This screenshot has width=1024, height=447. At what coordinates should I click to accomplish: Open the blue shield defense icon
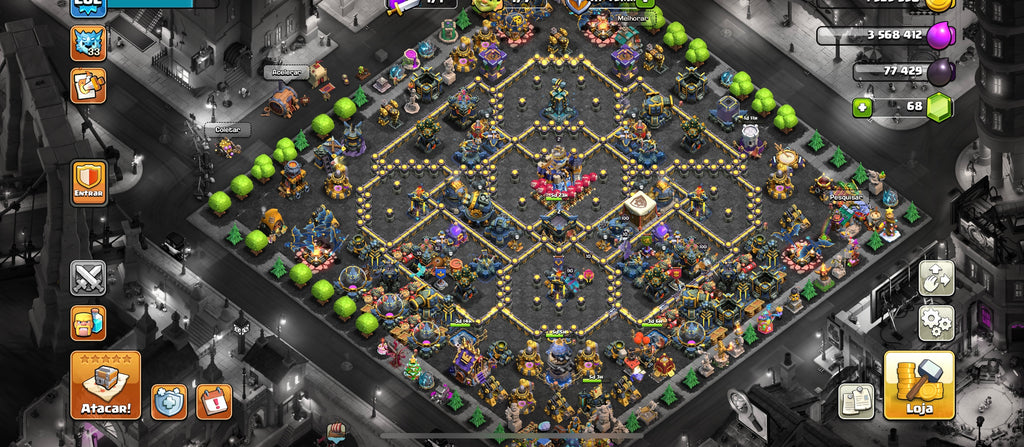(x=168, y=401)
